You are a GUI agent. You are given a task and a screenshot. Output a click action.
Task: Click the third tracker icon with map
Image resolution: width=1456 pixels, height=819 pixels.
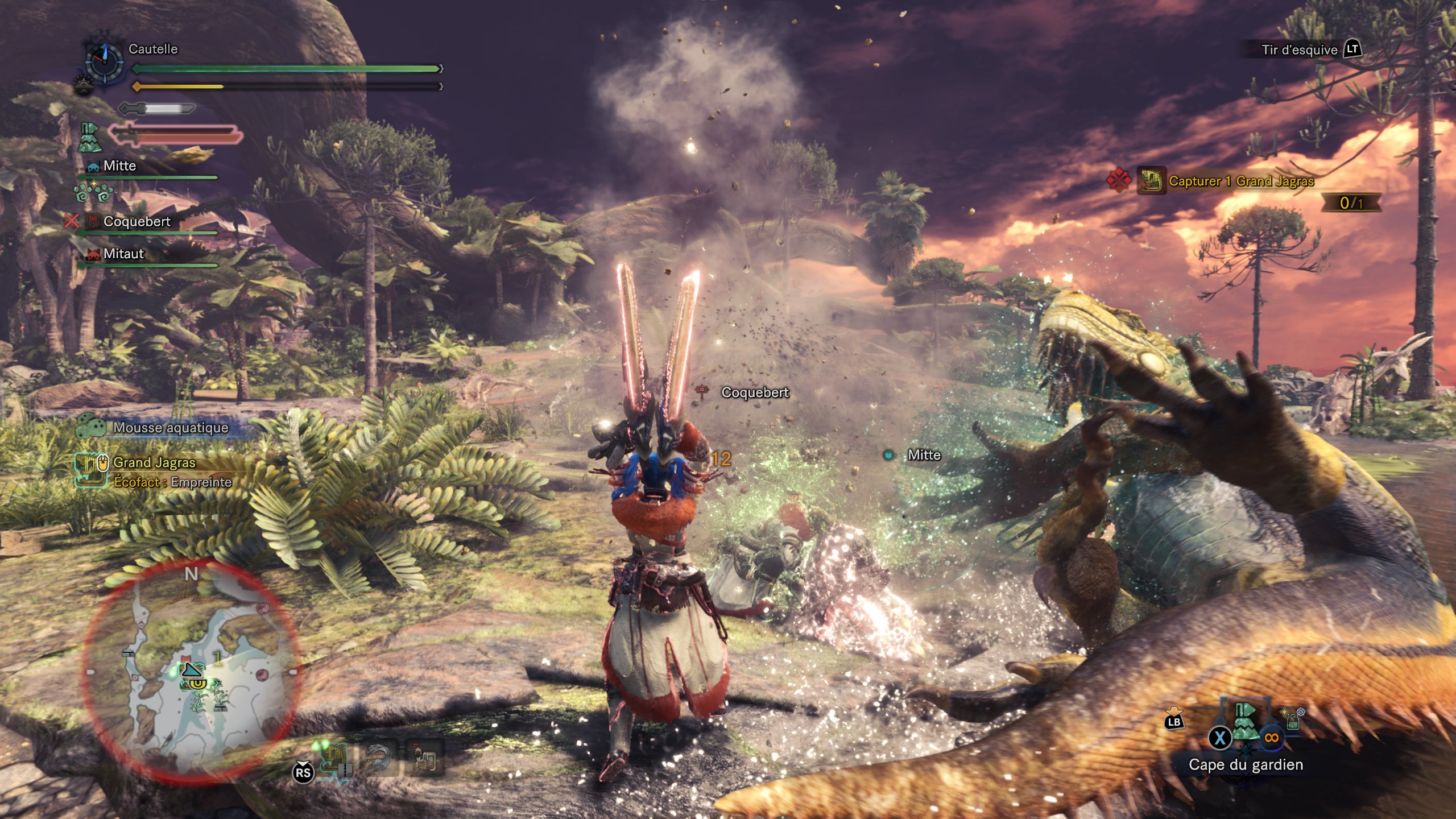[424, 759]
